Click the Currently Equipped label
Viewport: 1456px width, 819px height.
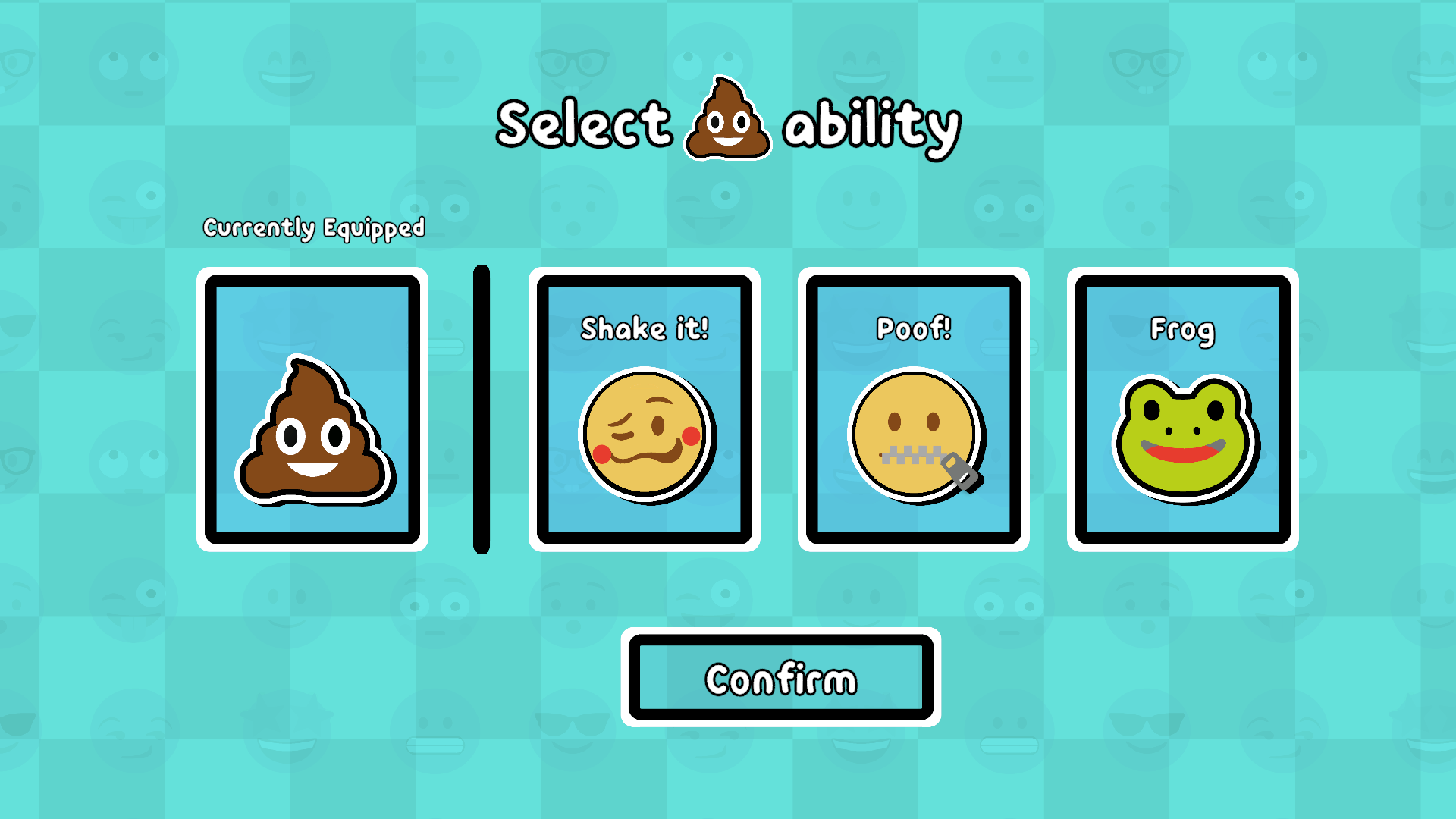(x=313, y=226)
